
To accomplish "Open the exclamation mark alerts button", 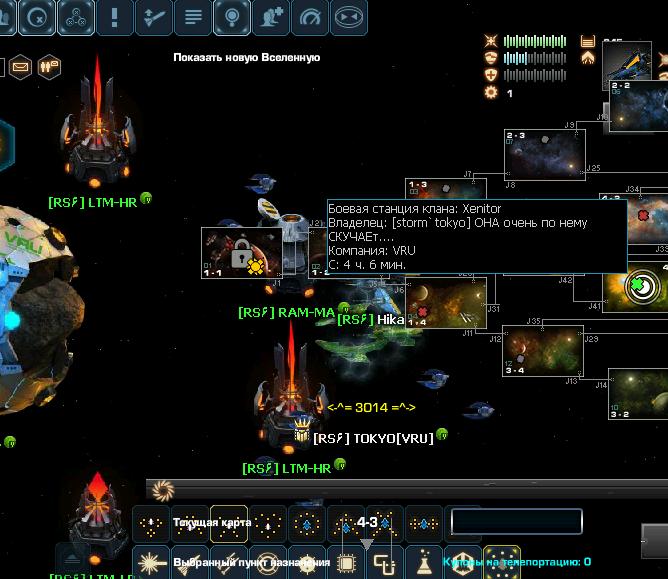I will [116, 17].
